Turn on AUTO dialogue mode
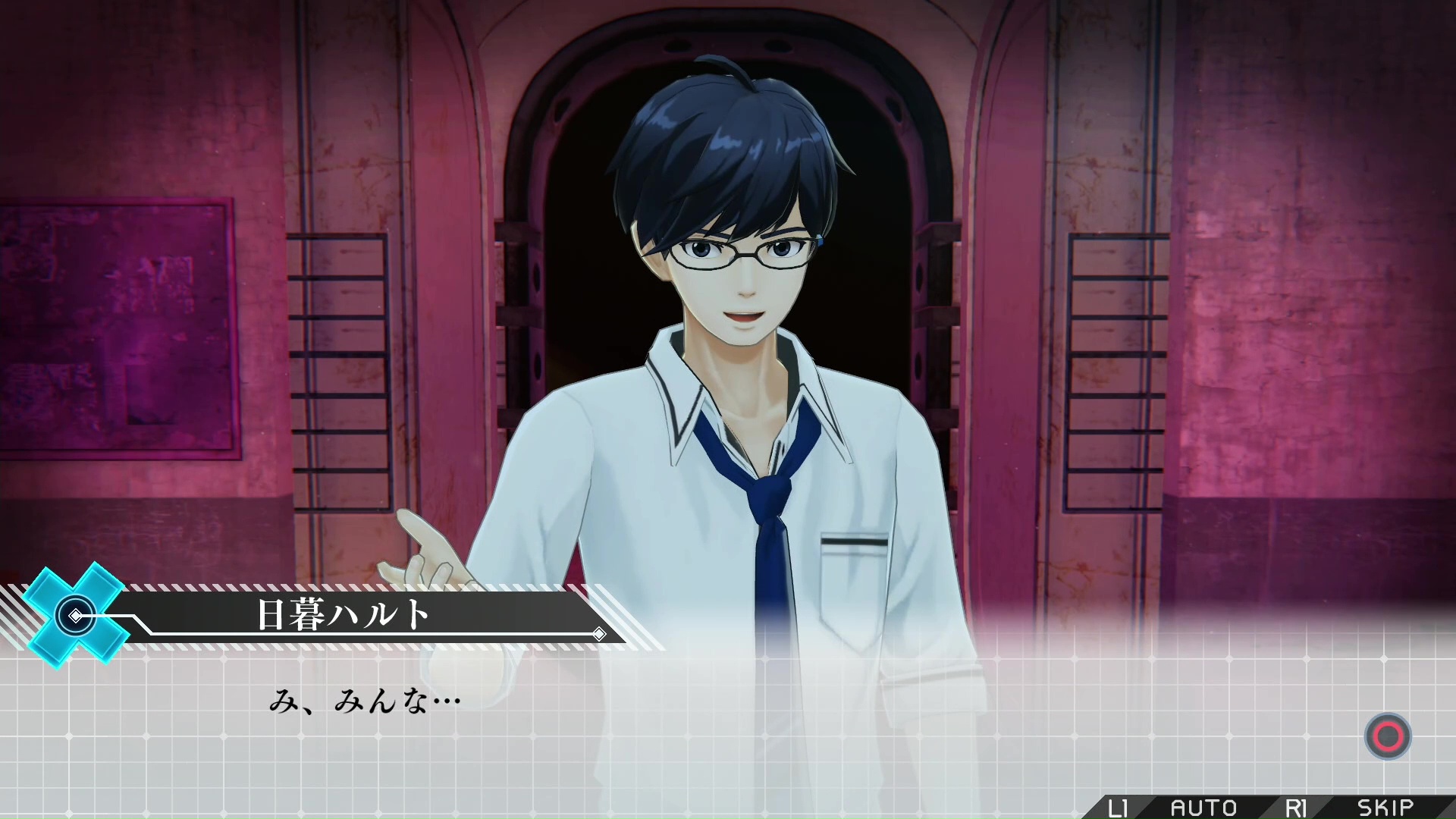Image resolution: width=1456 pixels, height=819 pixels. pos(1203,808)
